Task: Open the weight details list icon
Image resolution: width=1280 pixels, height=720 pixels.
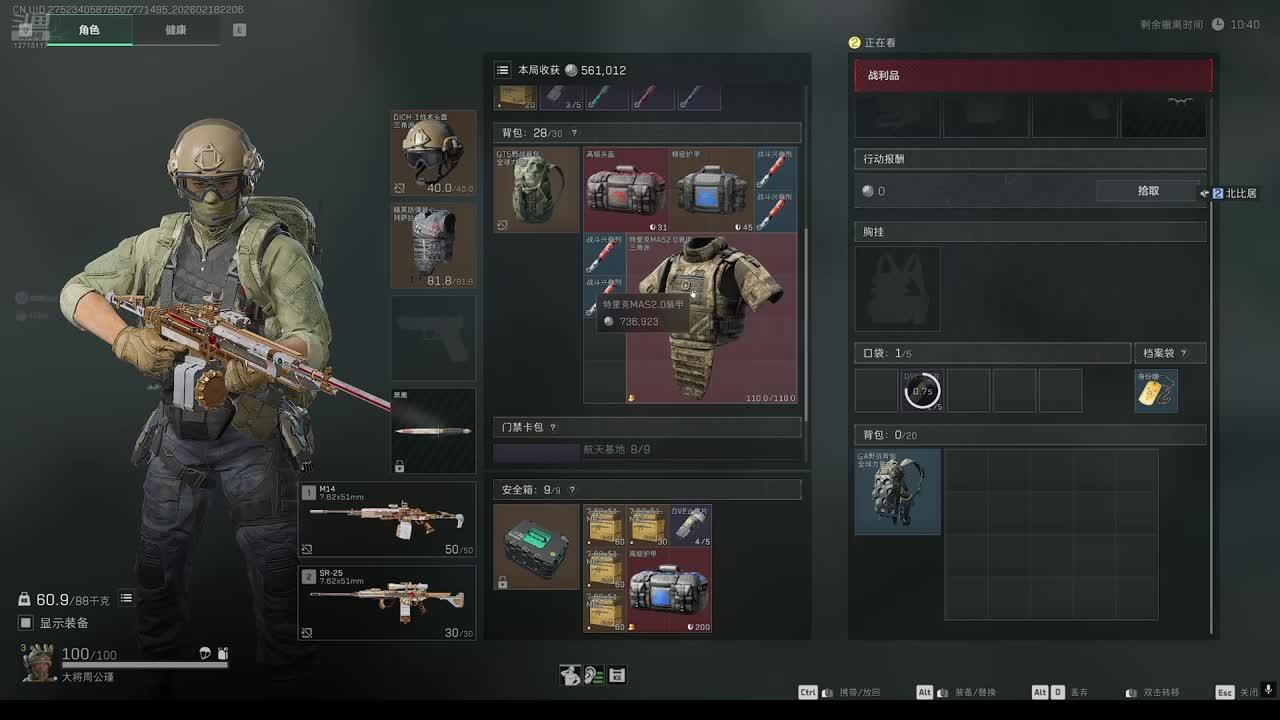Action: [127, 598]
